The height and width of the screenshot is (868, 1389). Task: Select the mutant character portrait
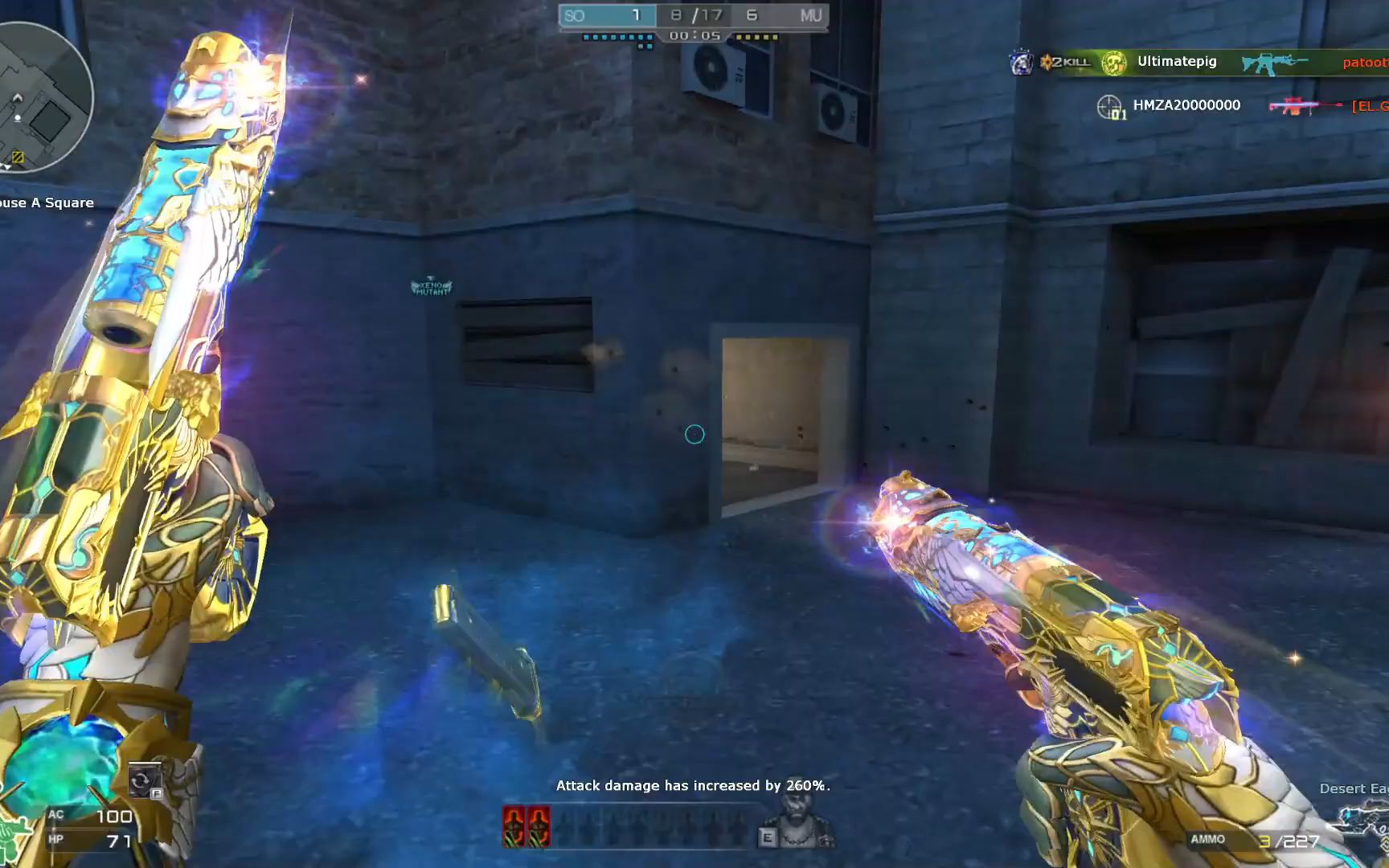[799, 825]
